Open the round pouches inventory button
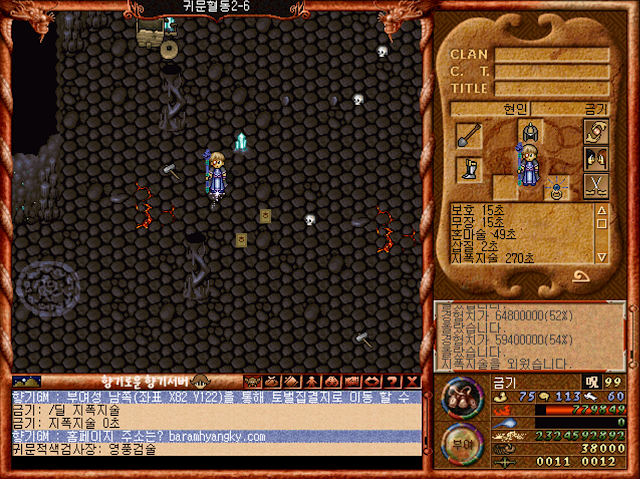The height and width of the screenshot is (479, 640). (461, 397)
